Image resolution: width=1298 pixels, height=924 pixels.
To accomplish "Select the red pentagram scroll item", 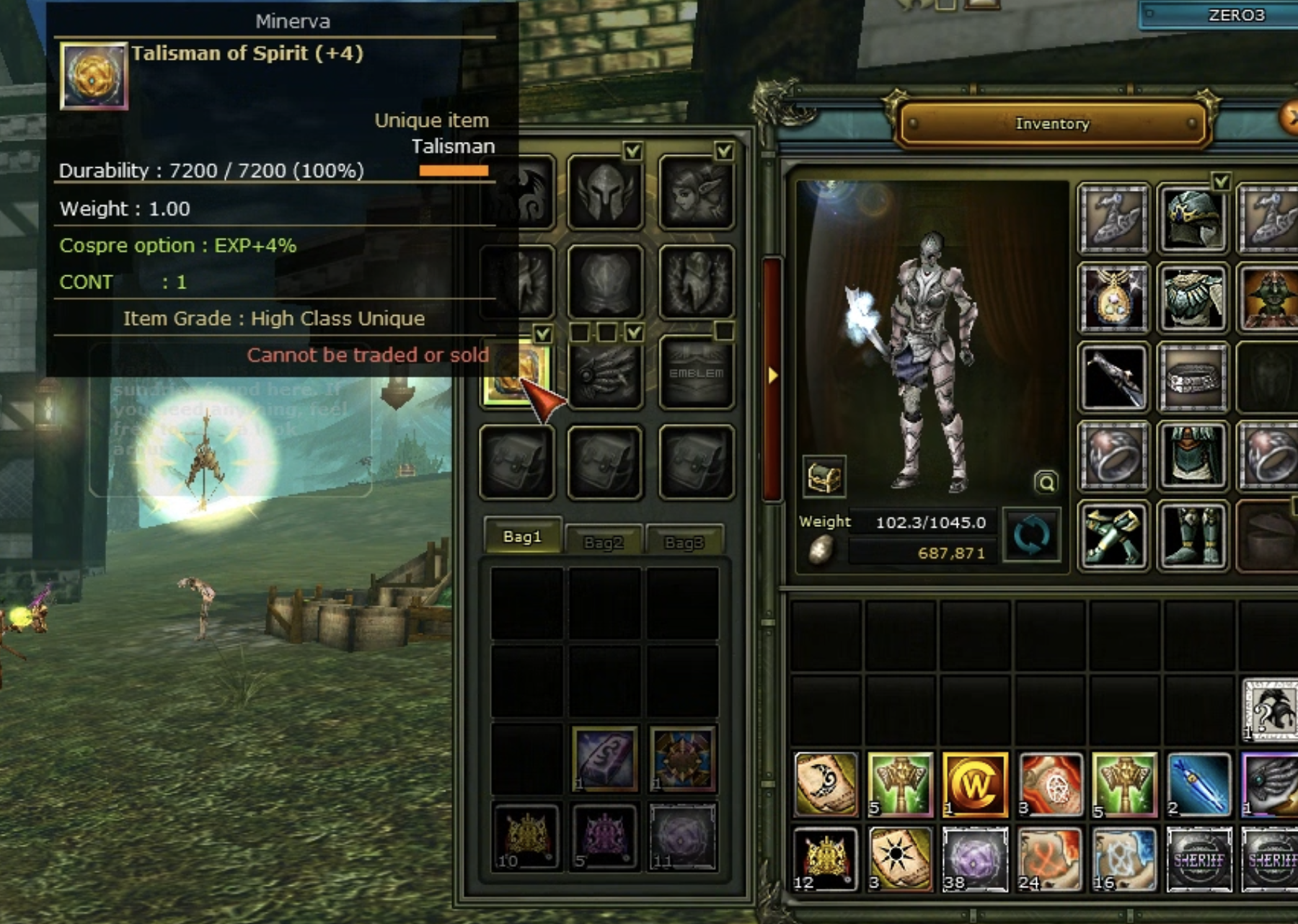I will tap(1049, 784).
